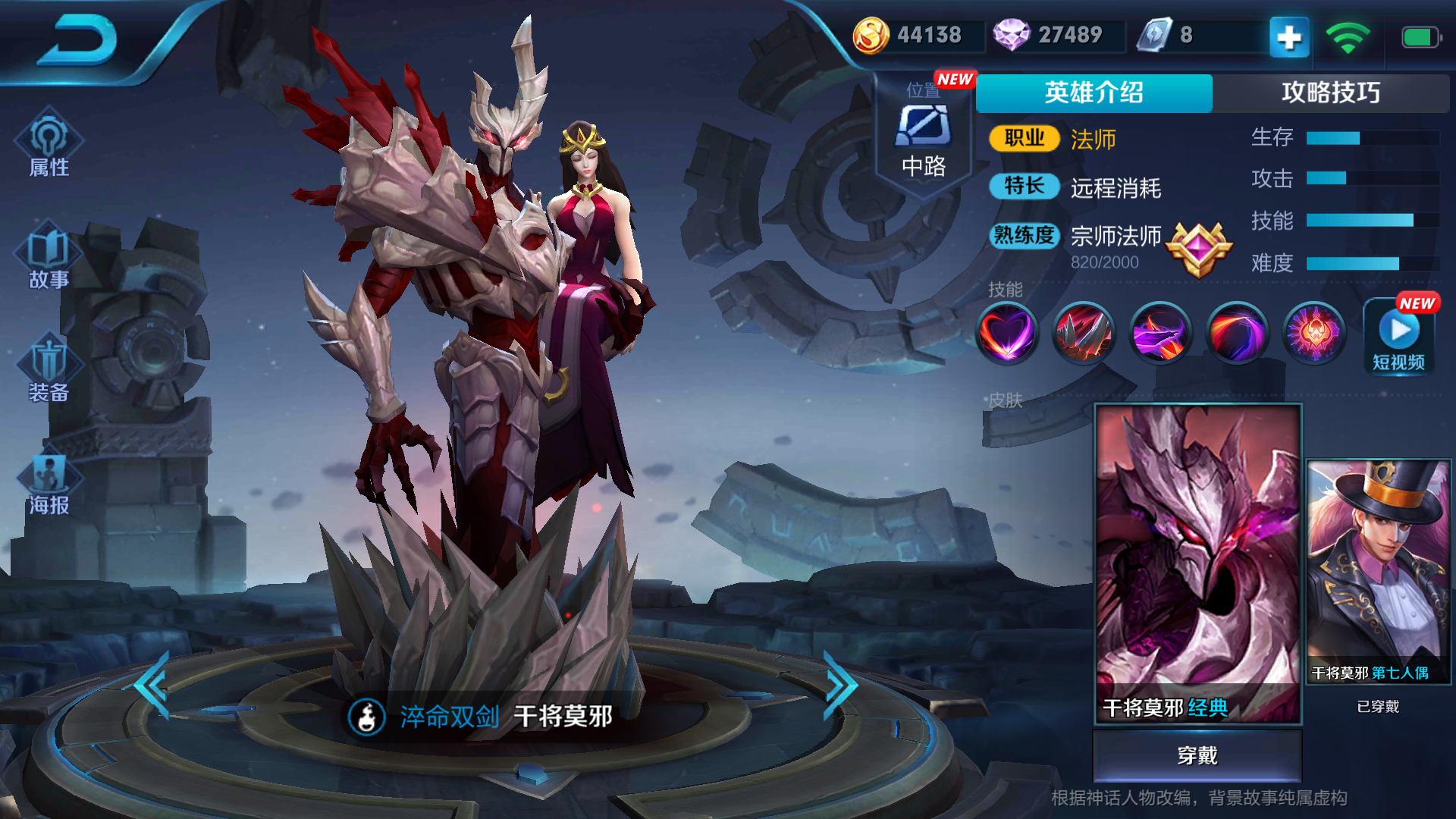Image resolution: width=1456 pixels, height=819 pixels.
Task: Select the red sword spikes skill icon
Action: 1084,332
